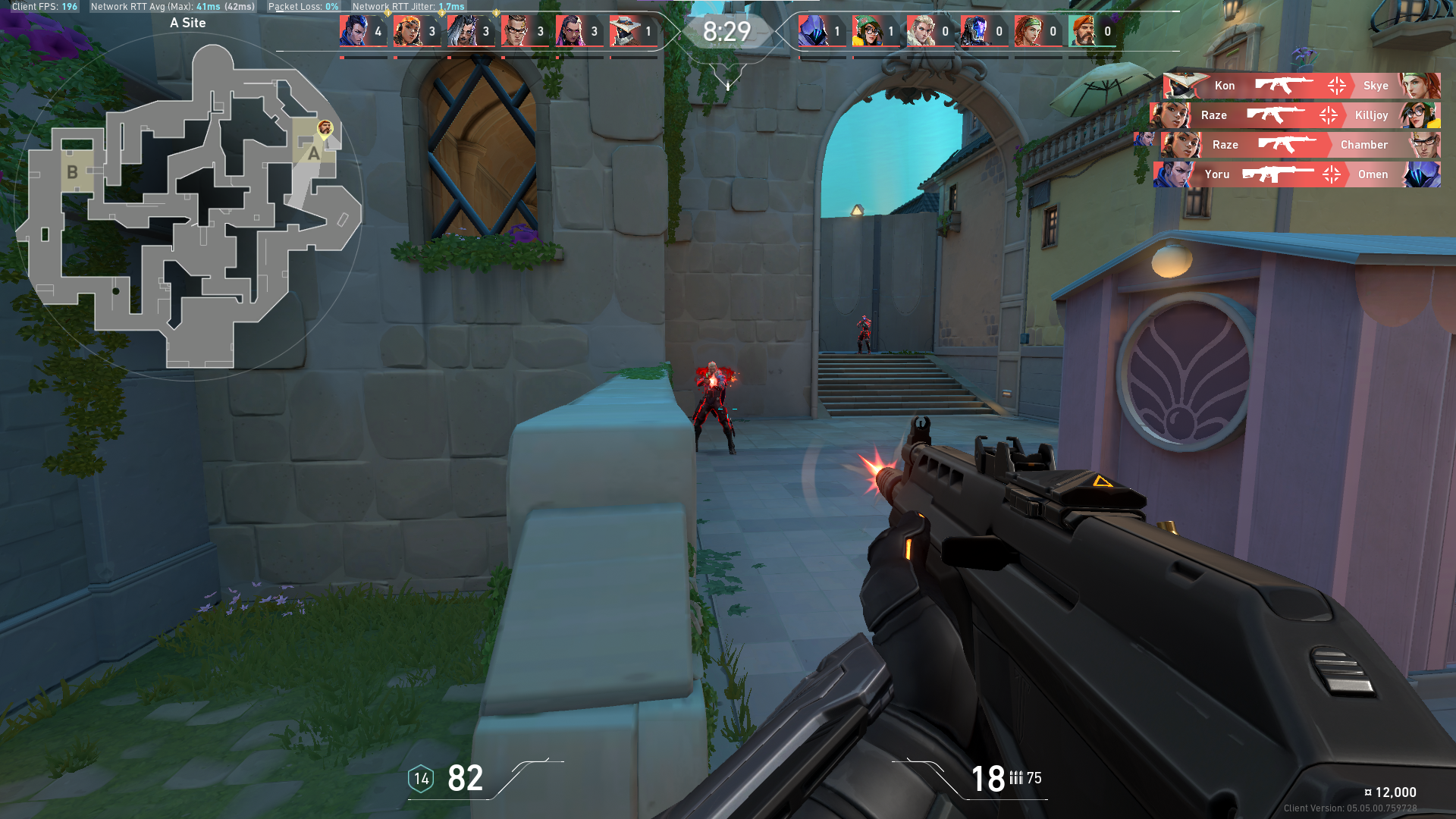Select the Kon killed Skye feed entry

(1301, 86)
